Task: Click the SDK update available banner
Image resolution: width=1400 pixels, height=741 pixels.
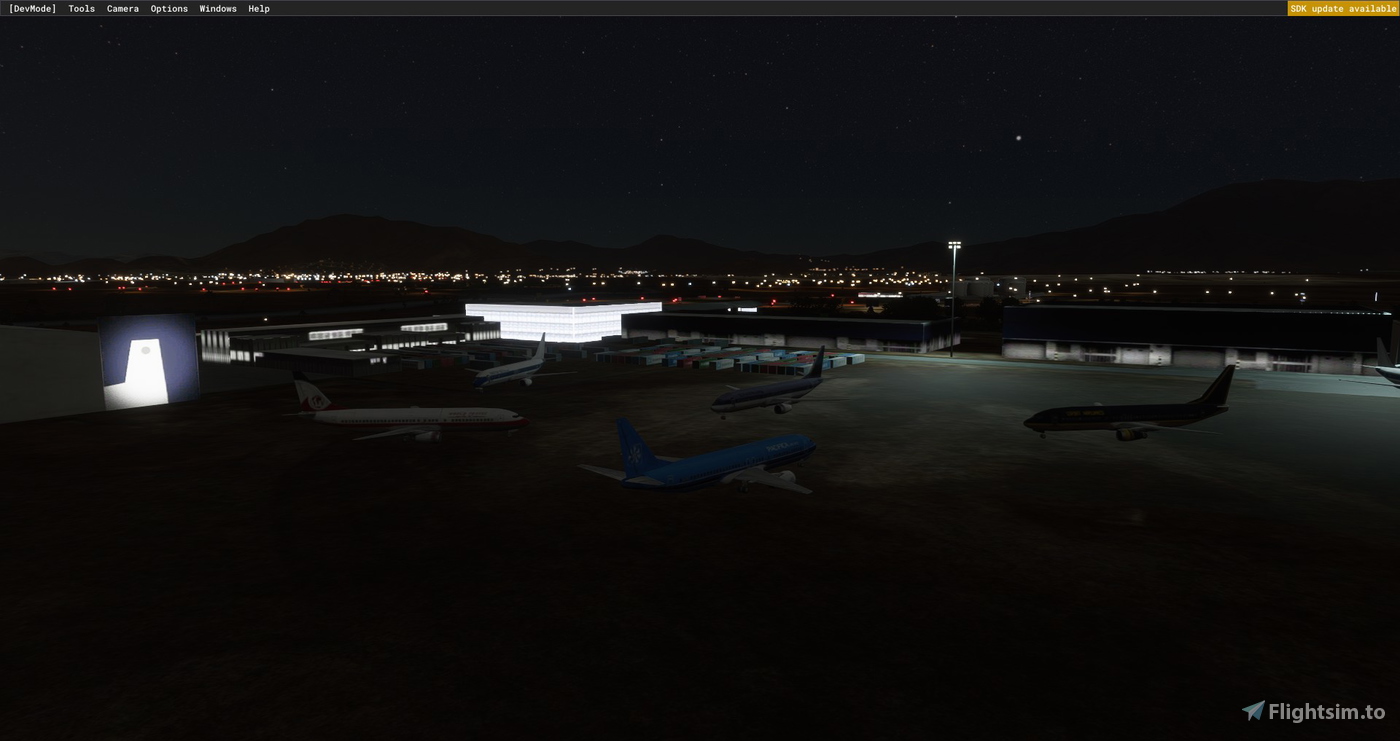Action: click(1343, 8)
